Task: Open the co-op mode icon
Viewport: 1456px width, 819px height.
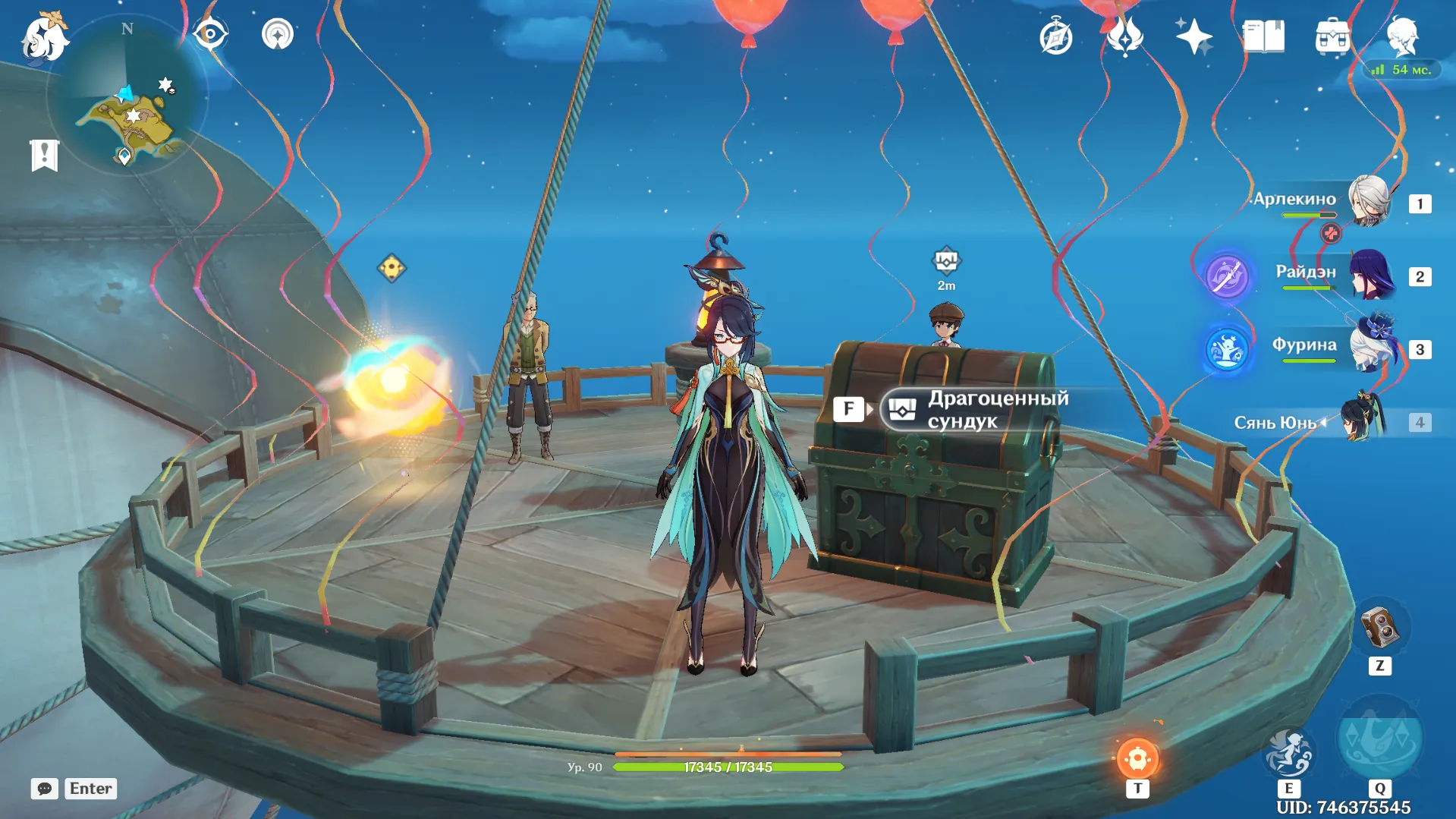Action: coord(277,34)
